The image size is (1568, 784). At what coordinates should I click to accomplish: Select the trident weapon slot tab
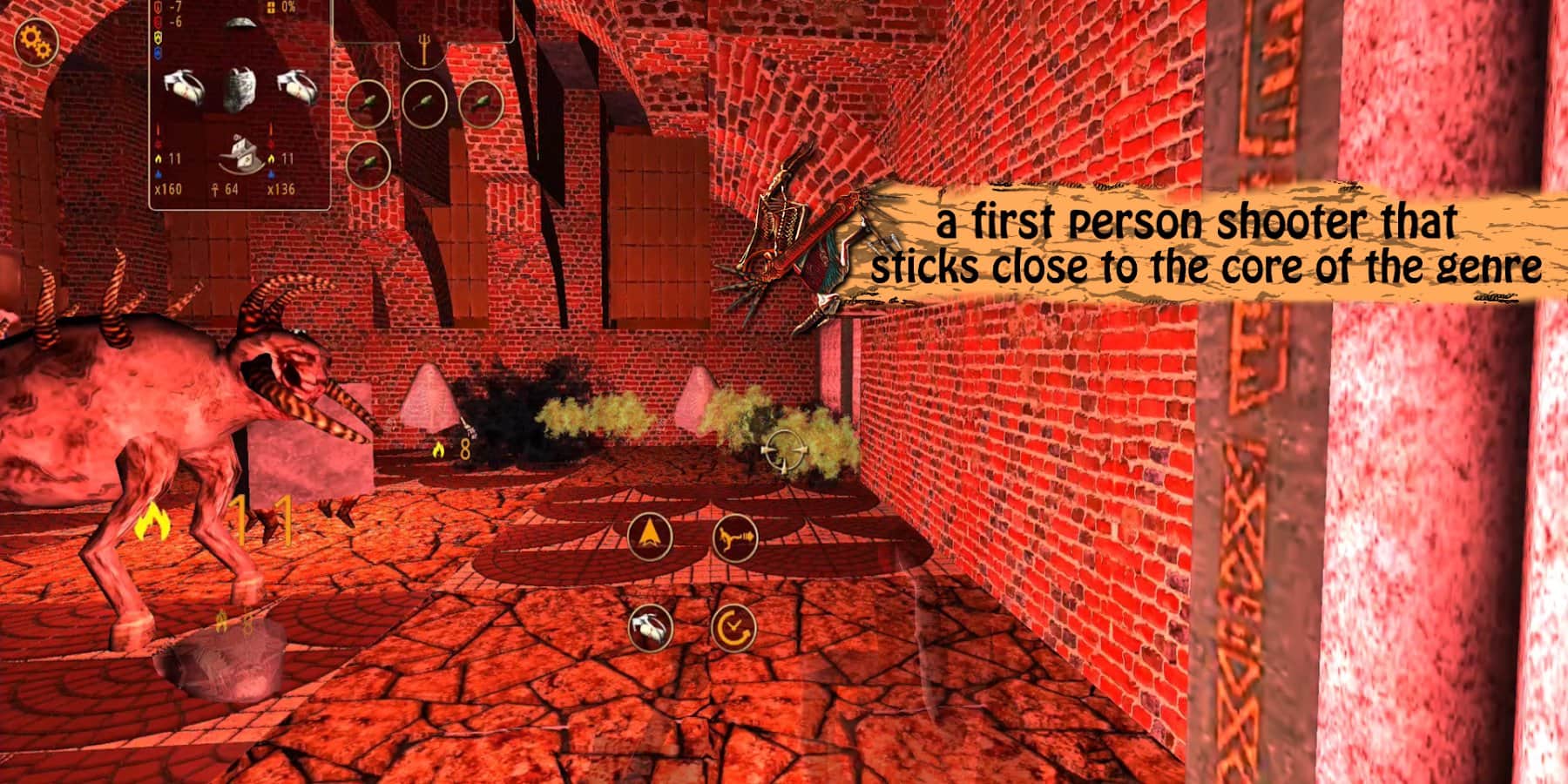pos(424,48)
